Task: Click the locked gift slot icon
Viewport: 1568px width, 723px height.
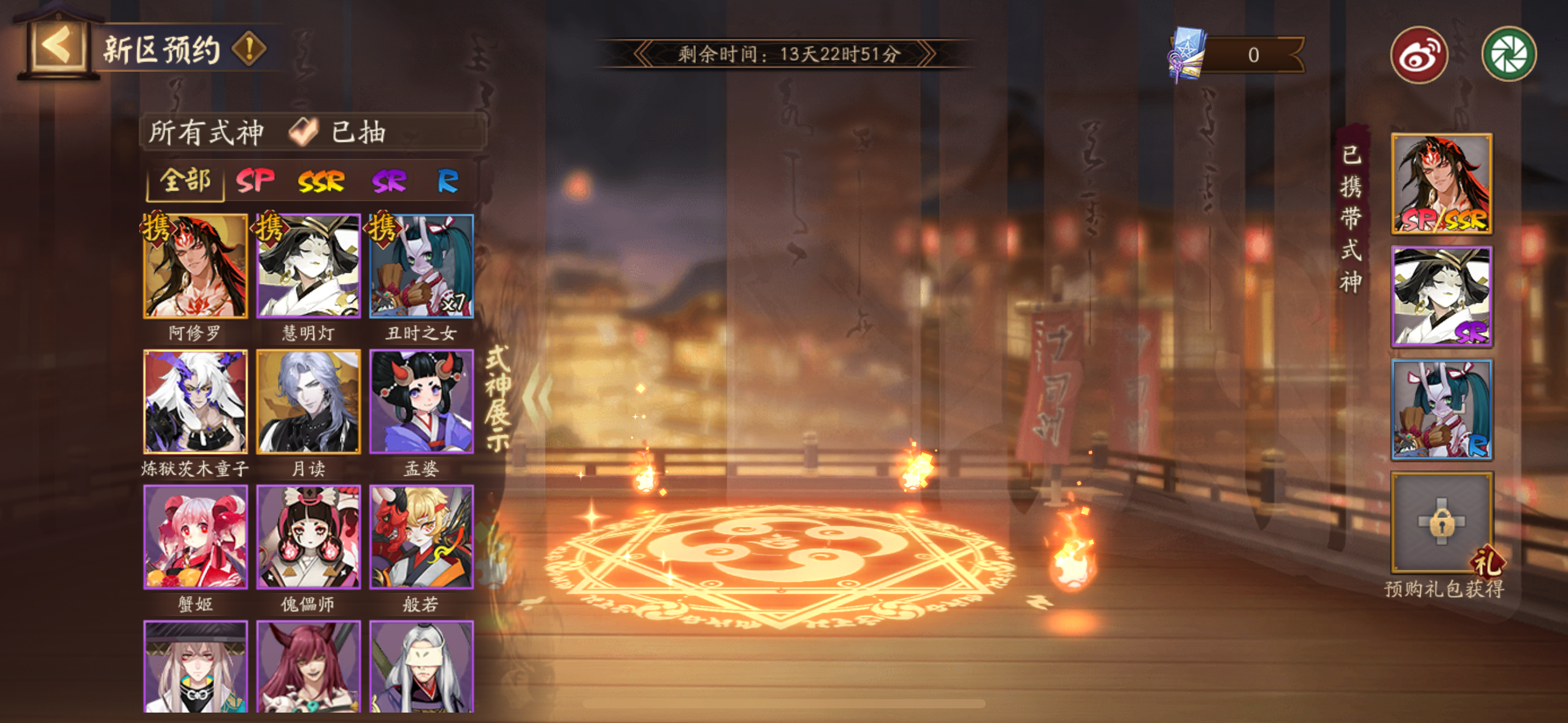Action: [1442, 522]
